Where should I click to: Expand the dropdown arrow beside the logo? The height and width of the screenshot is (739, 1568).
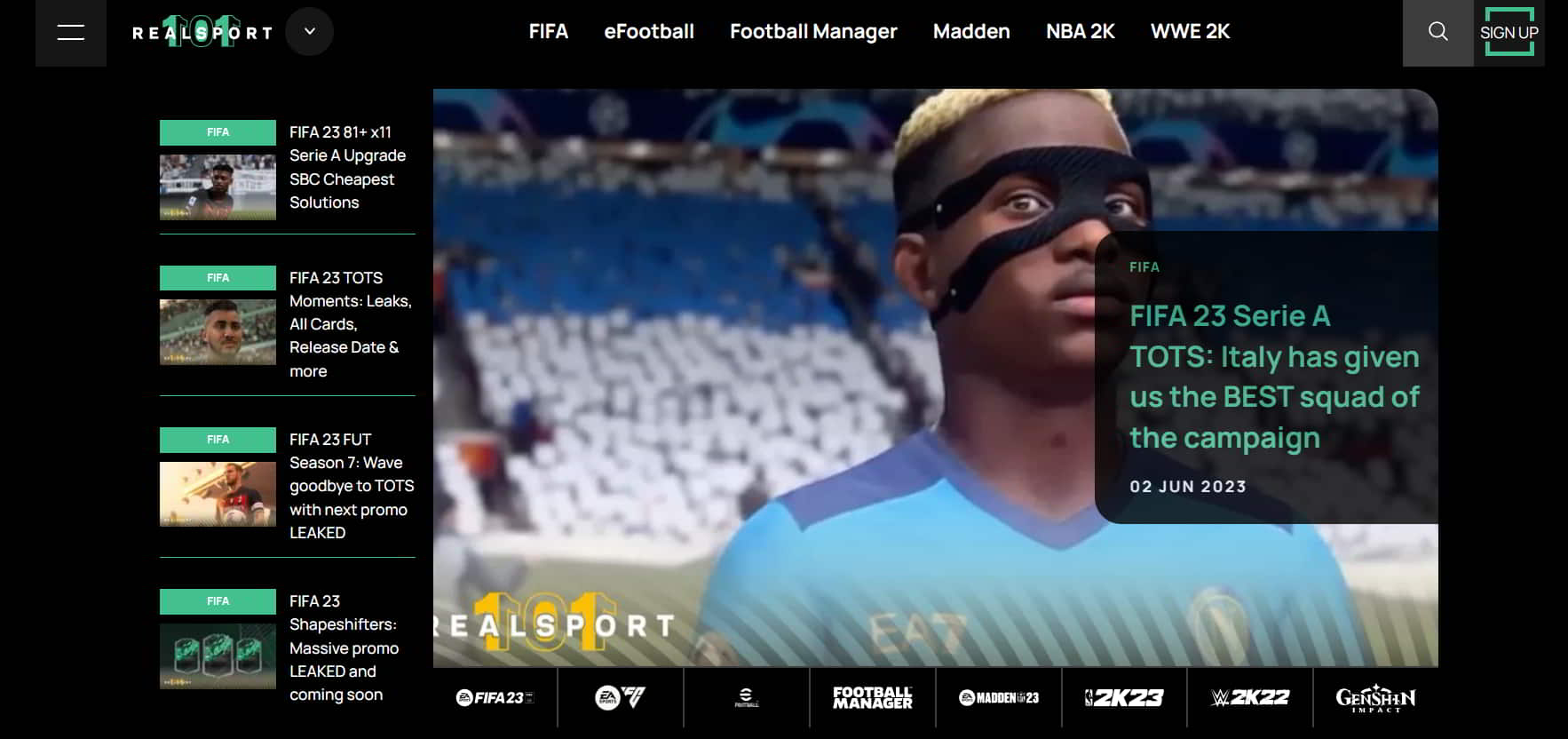coord(310,32)
